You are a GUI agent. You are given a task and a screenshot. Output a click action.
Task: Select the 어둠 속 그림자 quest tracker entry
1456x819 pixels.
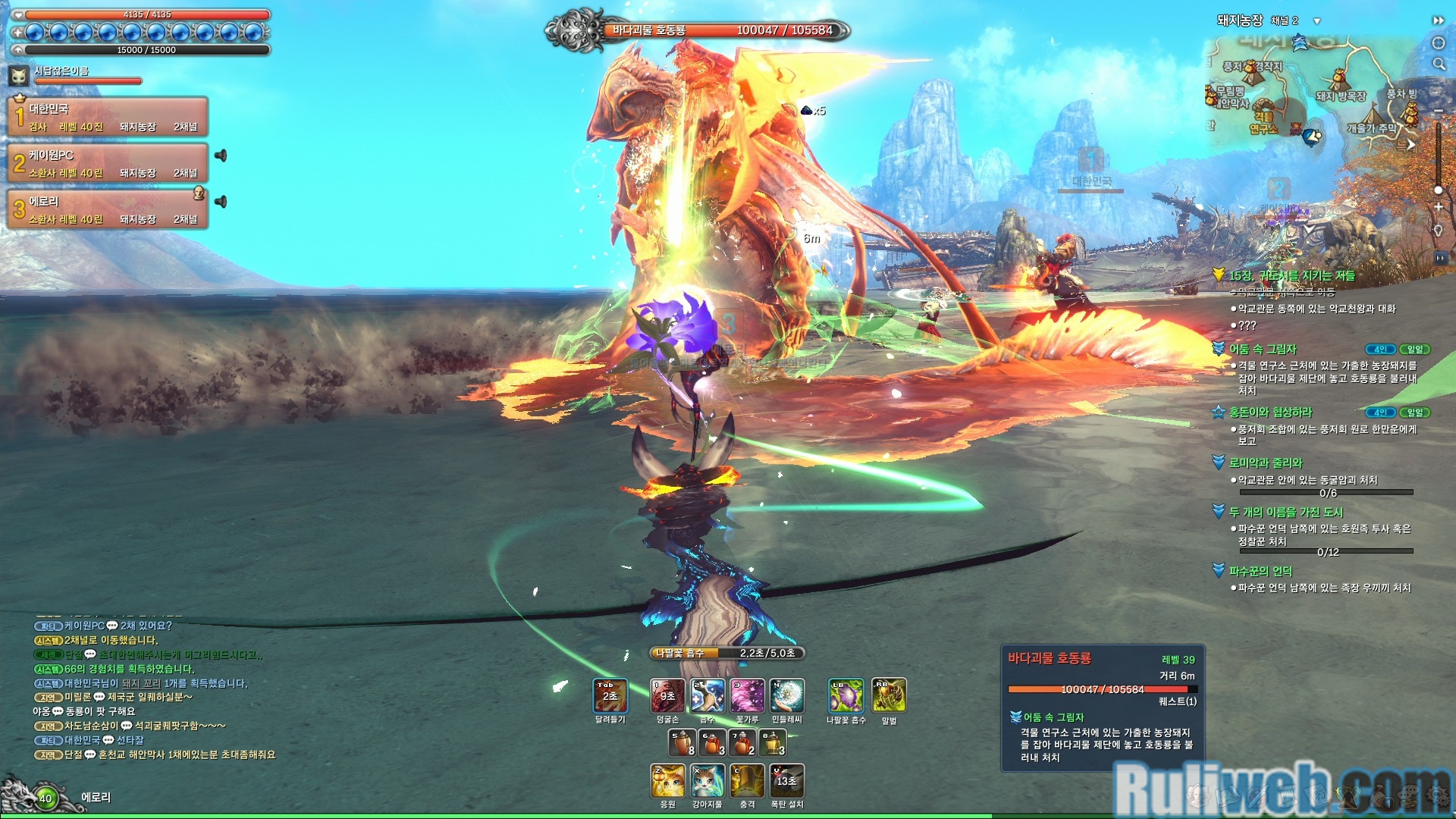(1263, 349)
